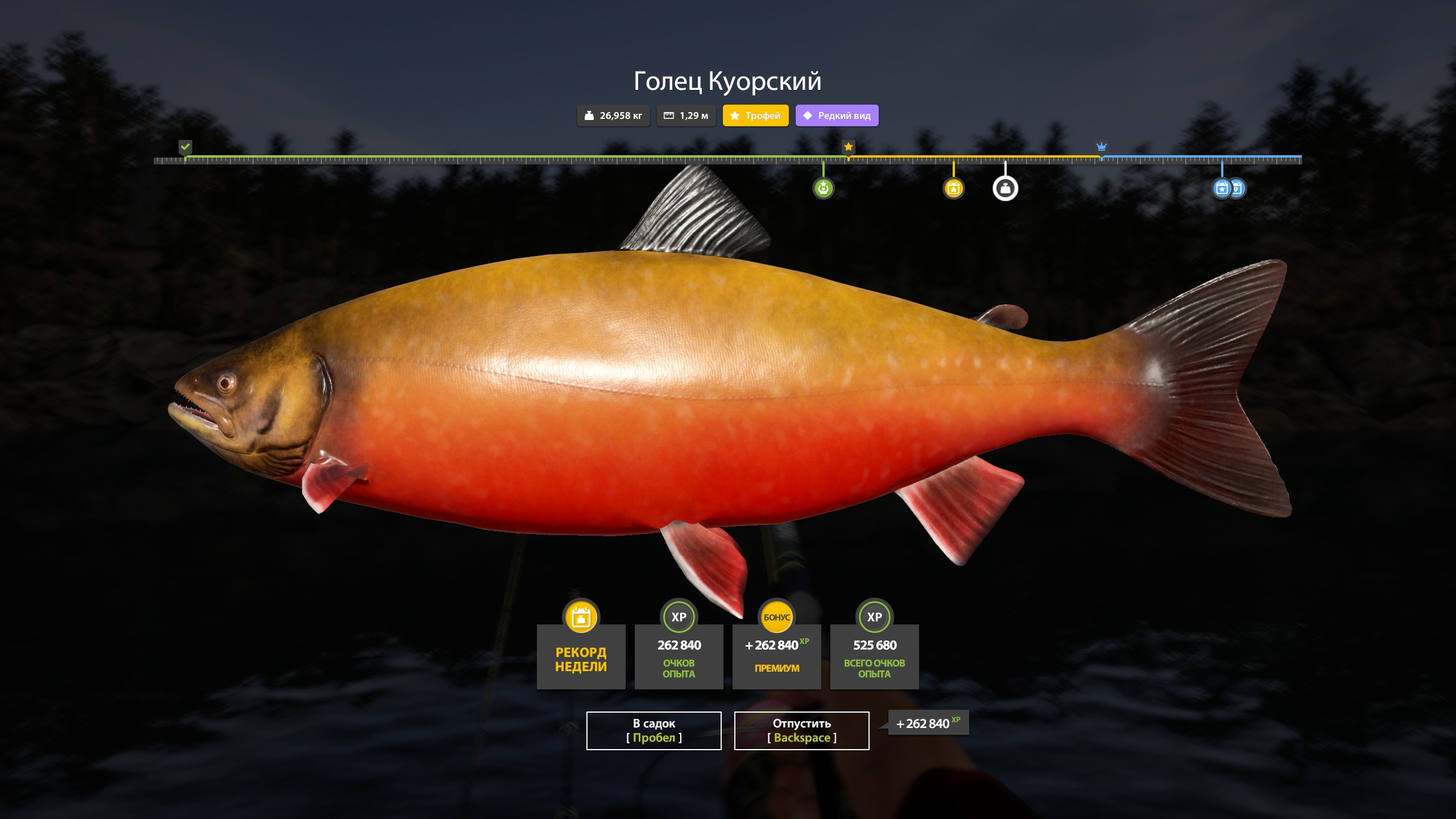
Task: Click the white weight marker on the scale
Action: 1005,188
